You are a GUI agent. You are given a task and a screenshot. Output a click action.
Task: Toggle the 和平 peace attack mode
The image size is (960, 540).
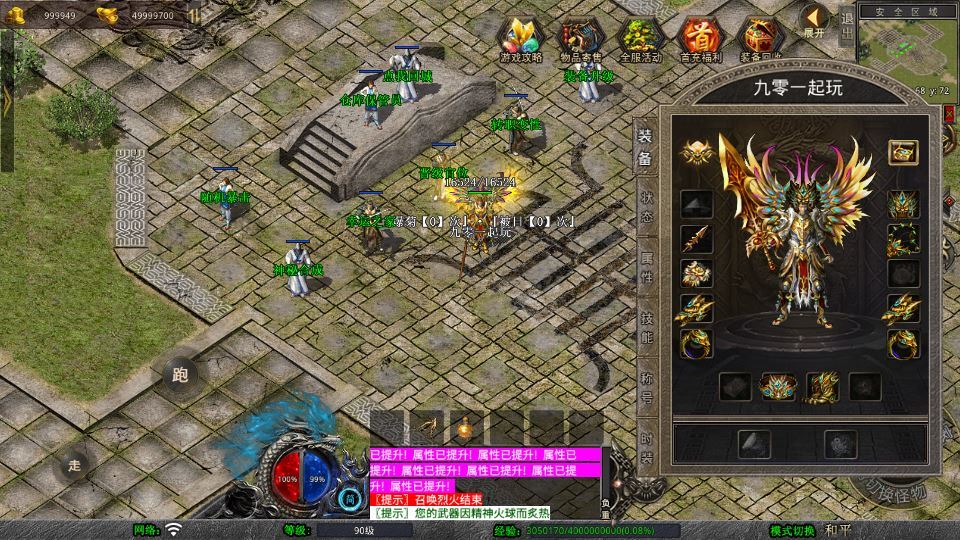[x=838, y=530]
